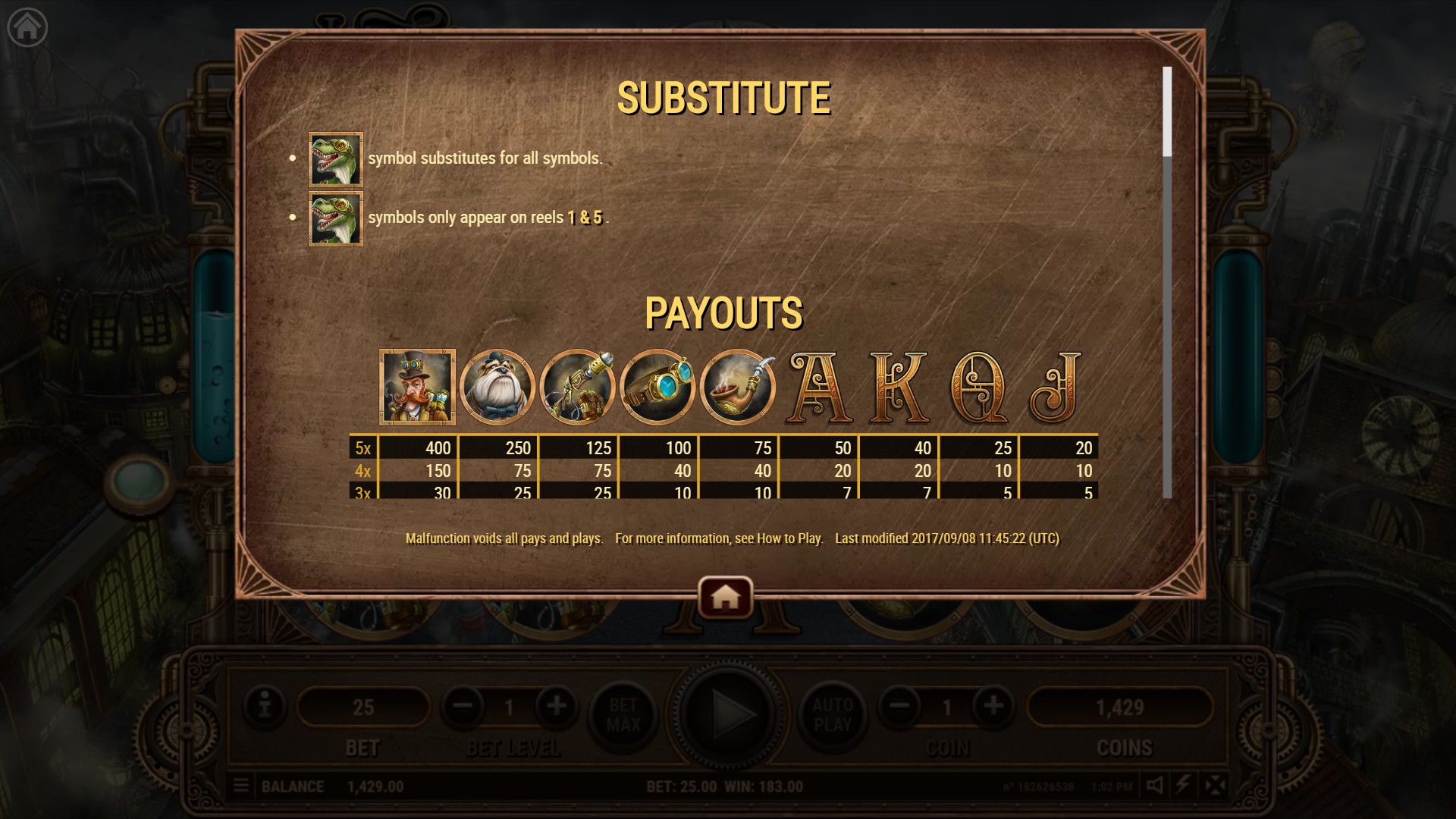Screen dimensions: 1456x819
Task: Toggle the sound speaker icon
Action: [1154, 786]
